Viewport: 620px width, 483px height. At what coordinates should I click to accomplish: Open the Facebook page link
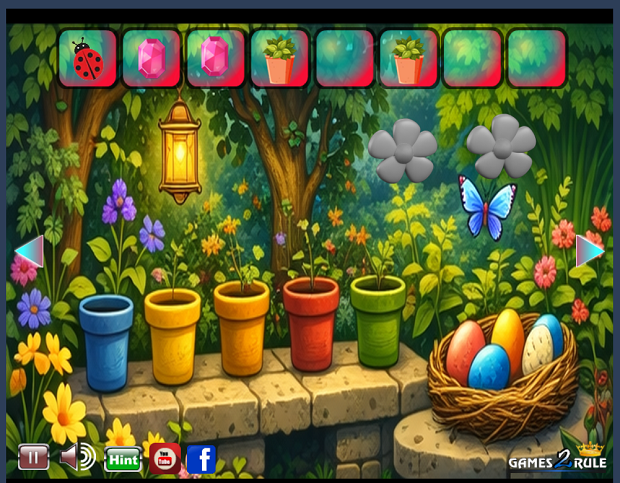202,459
